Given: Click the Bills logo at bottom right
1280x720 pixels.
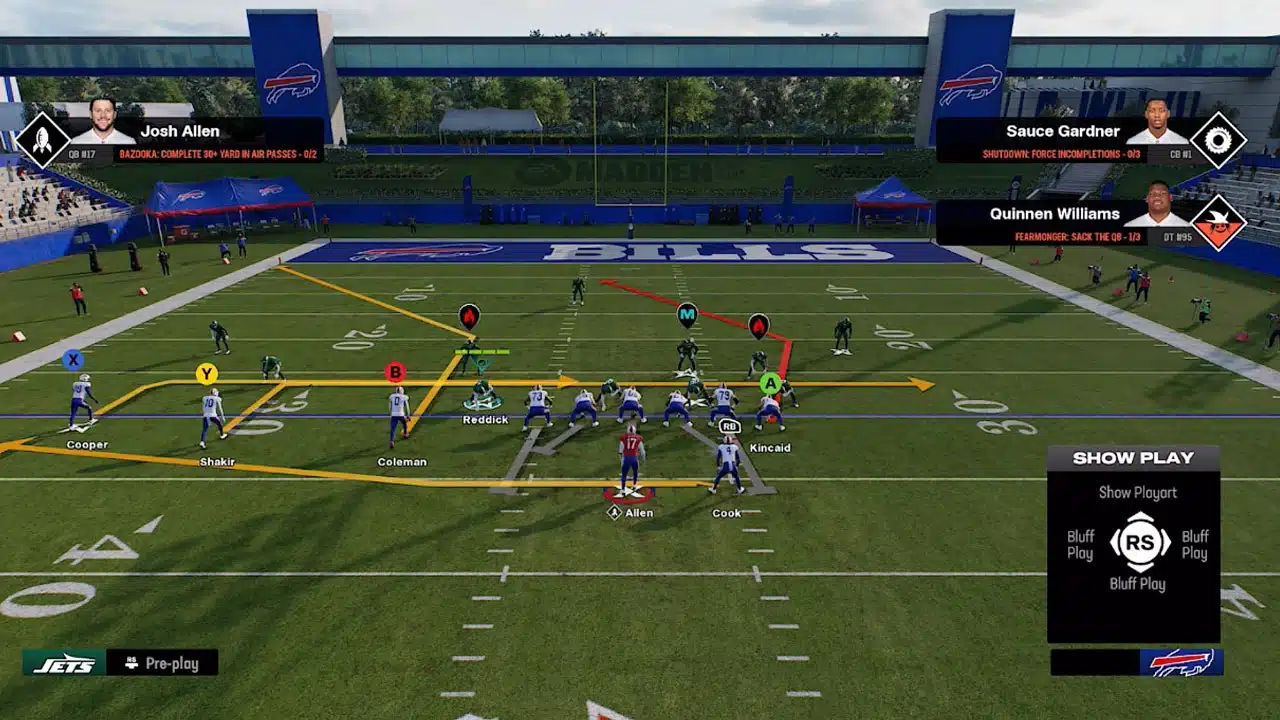Looking at the screenshot, I should tap(1184, 661).
